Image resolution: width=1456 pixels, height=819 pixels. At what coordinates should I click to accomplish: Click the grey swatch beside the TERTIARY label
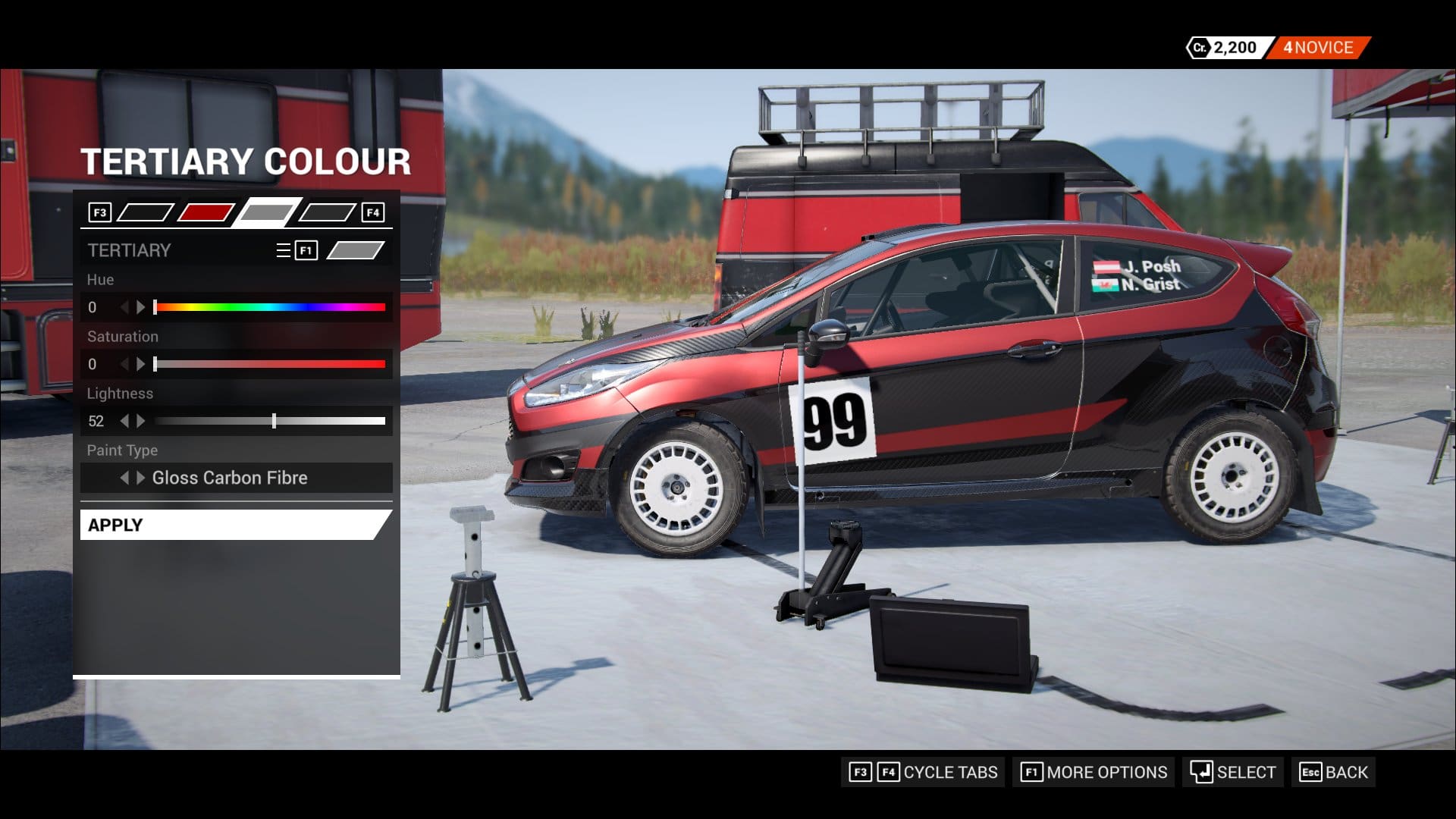(x=355, y=250)
